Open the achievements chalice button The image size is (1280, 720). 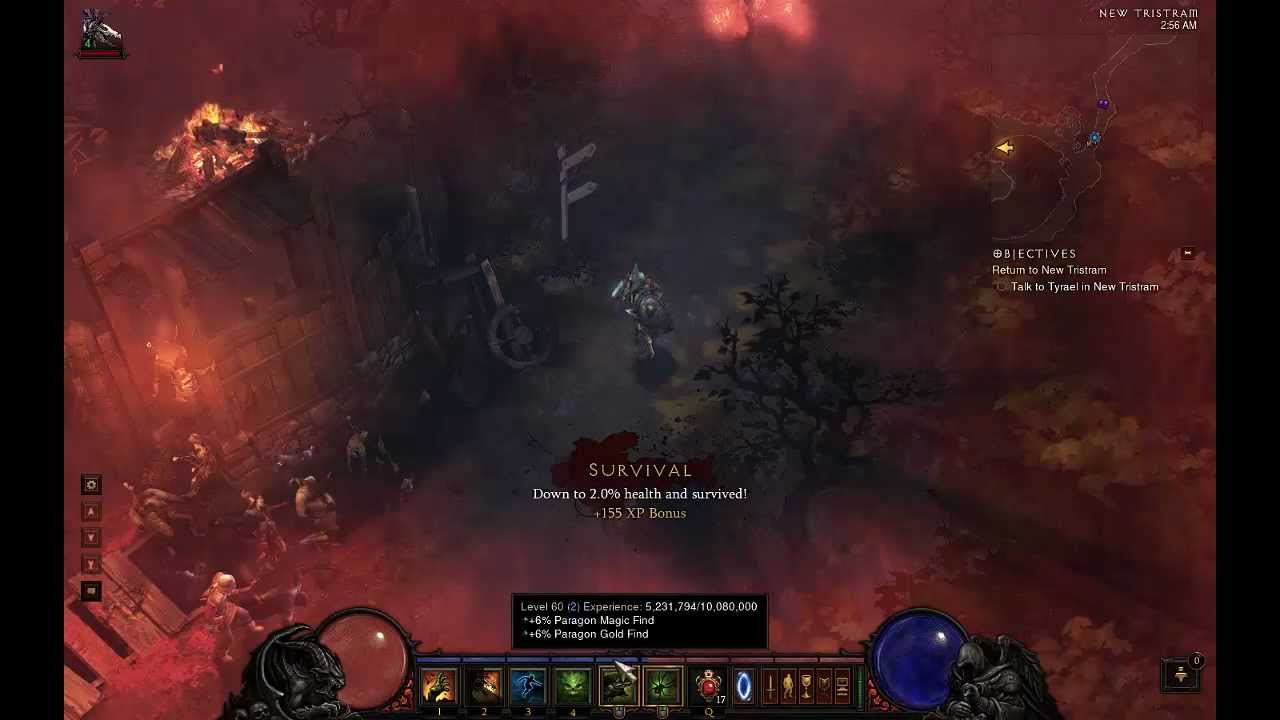pos(806,687)
